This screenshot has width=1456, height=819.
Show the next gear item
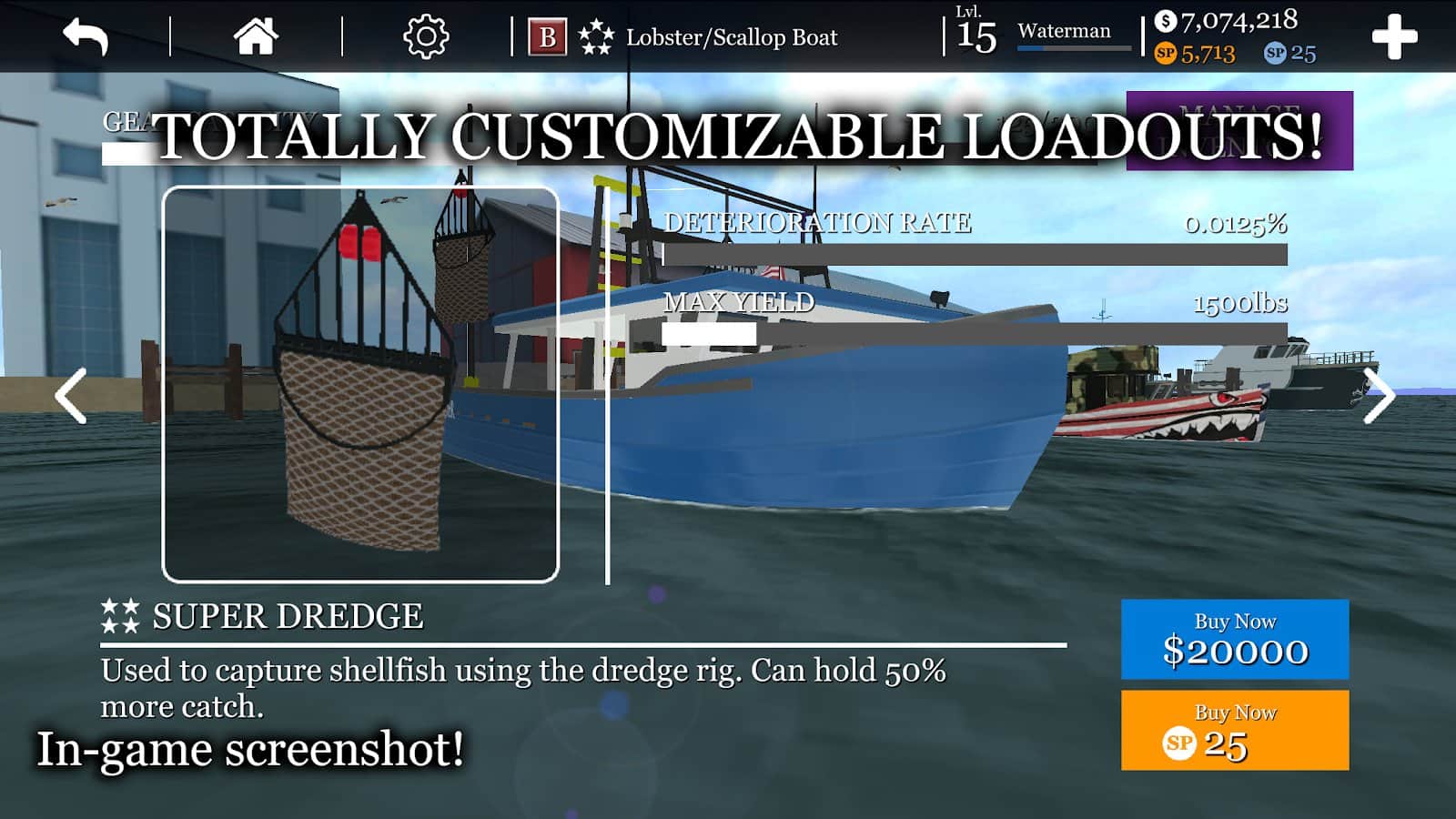(1379, 396)
